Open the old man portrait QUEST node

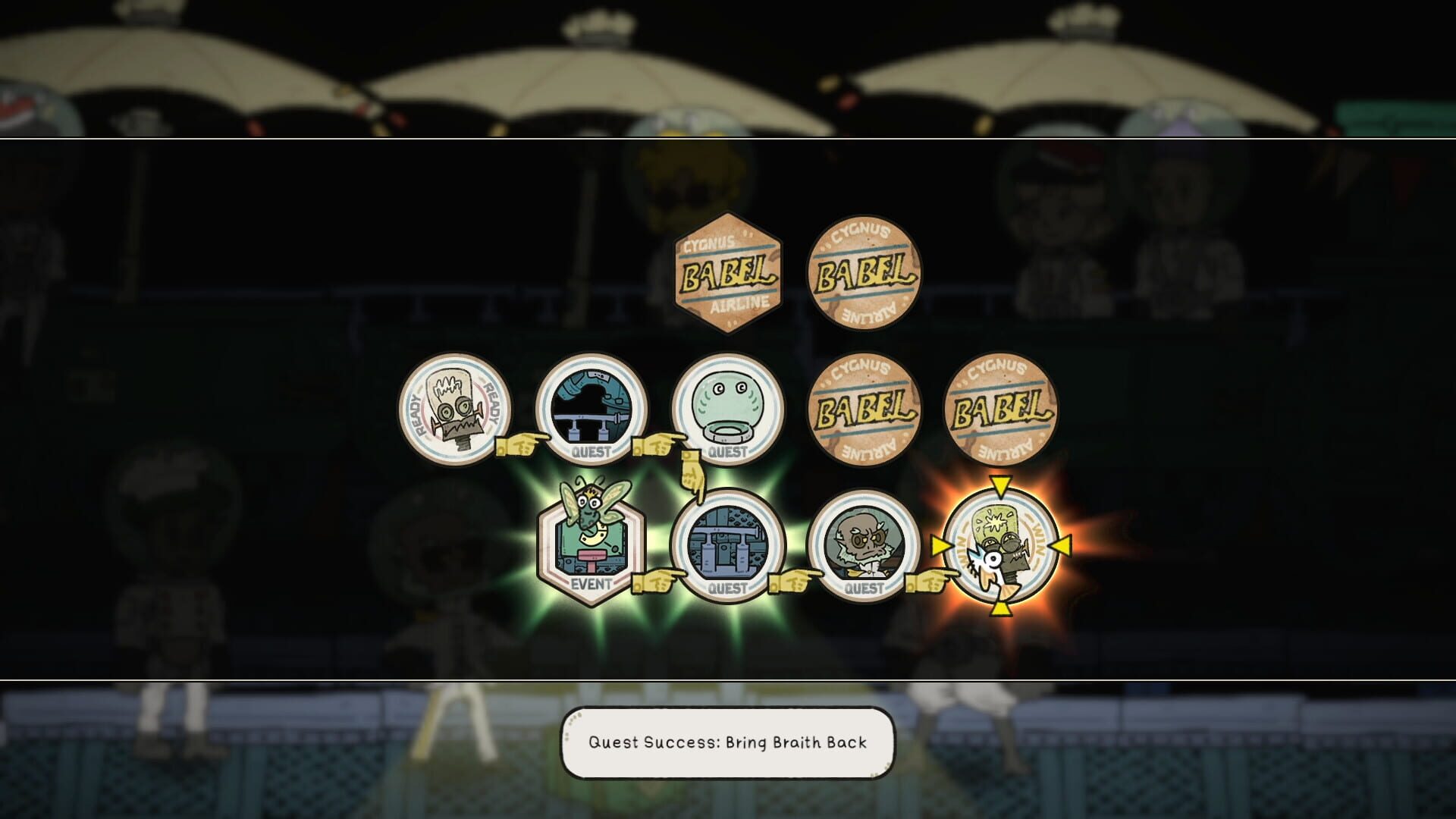[x=864, y=546]
